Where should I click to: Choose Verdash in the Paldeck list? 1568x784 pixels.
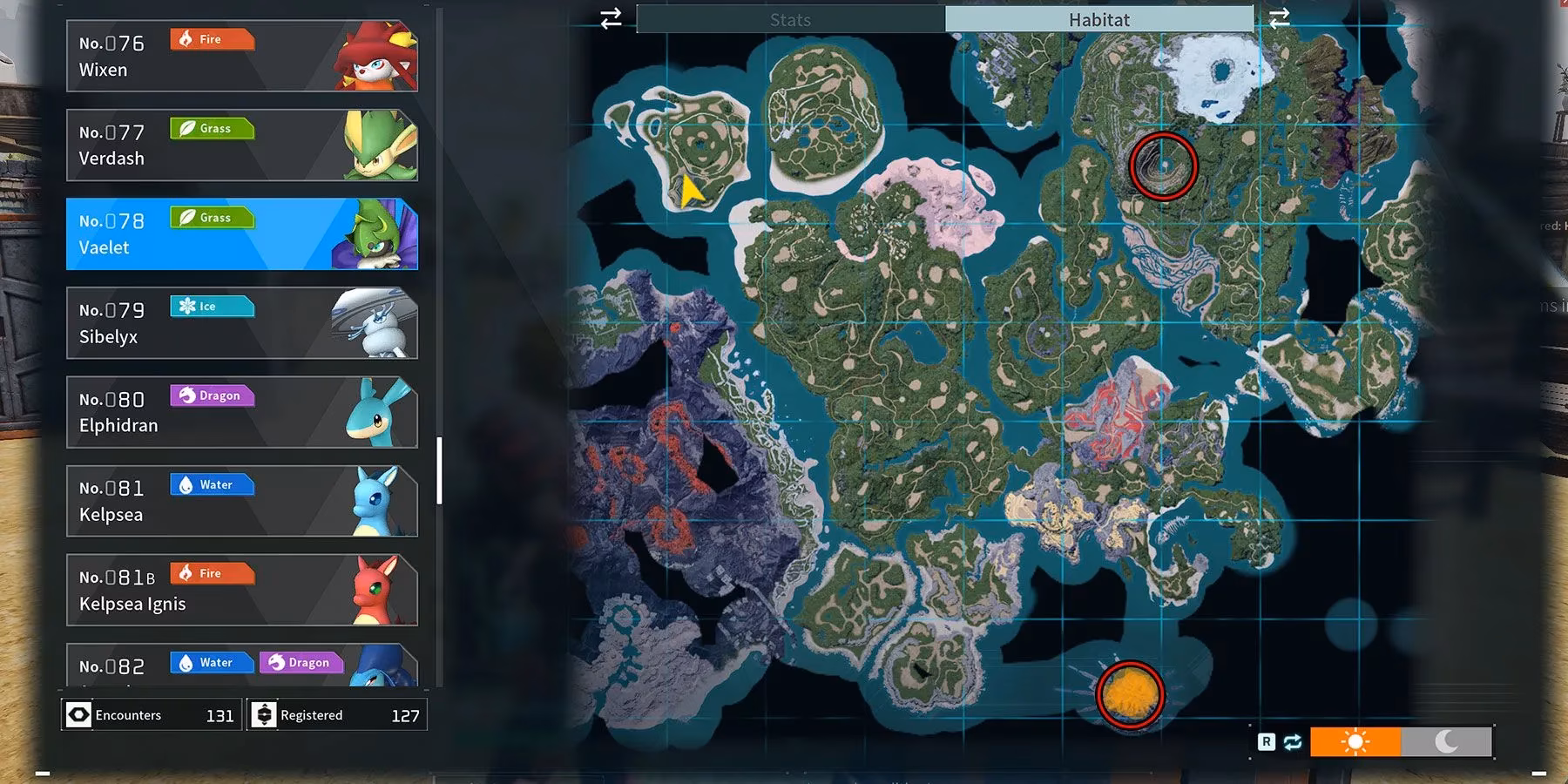[x=241, y=145]
